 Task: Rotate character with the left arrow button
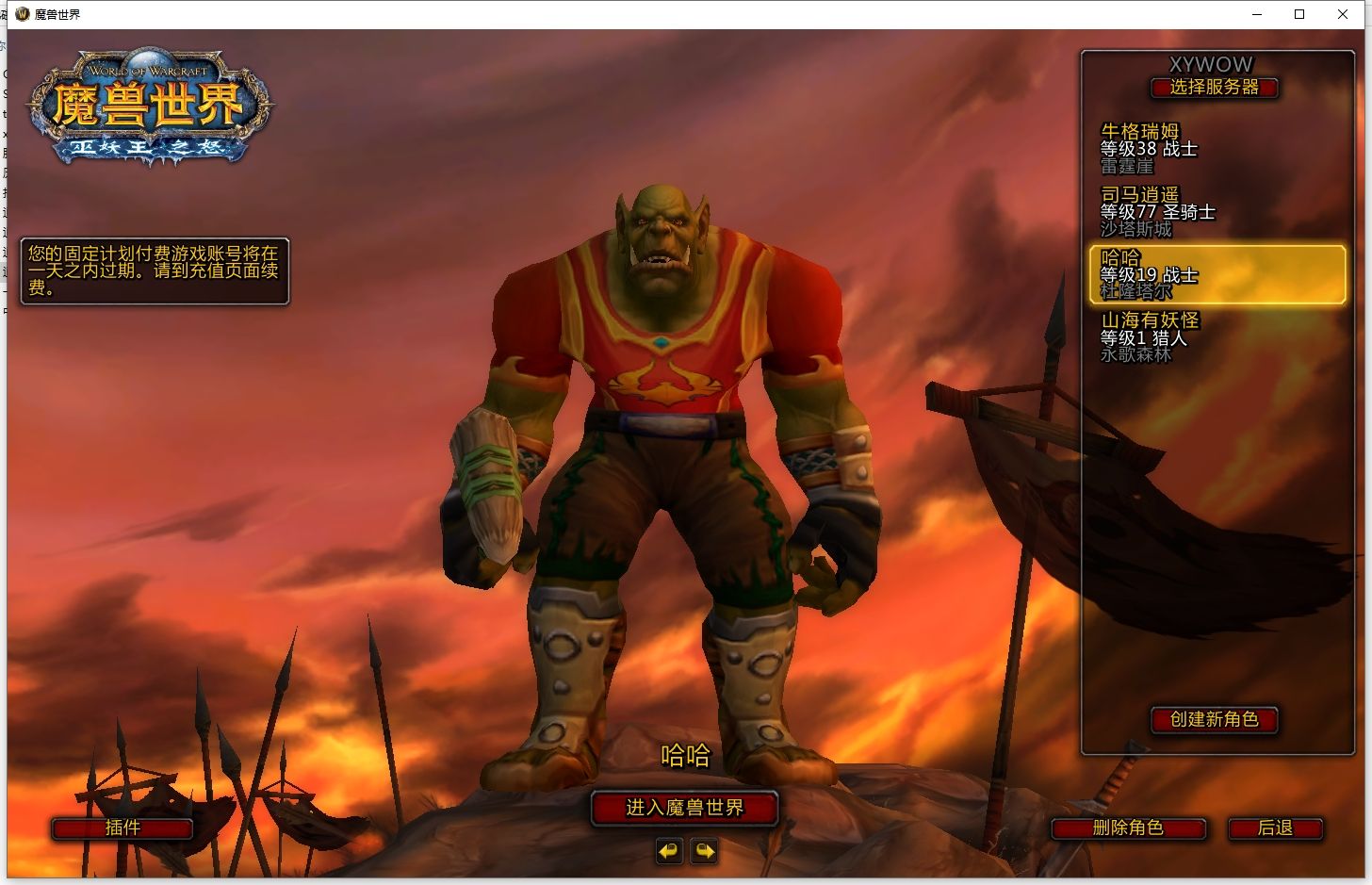669,852
